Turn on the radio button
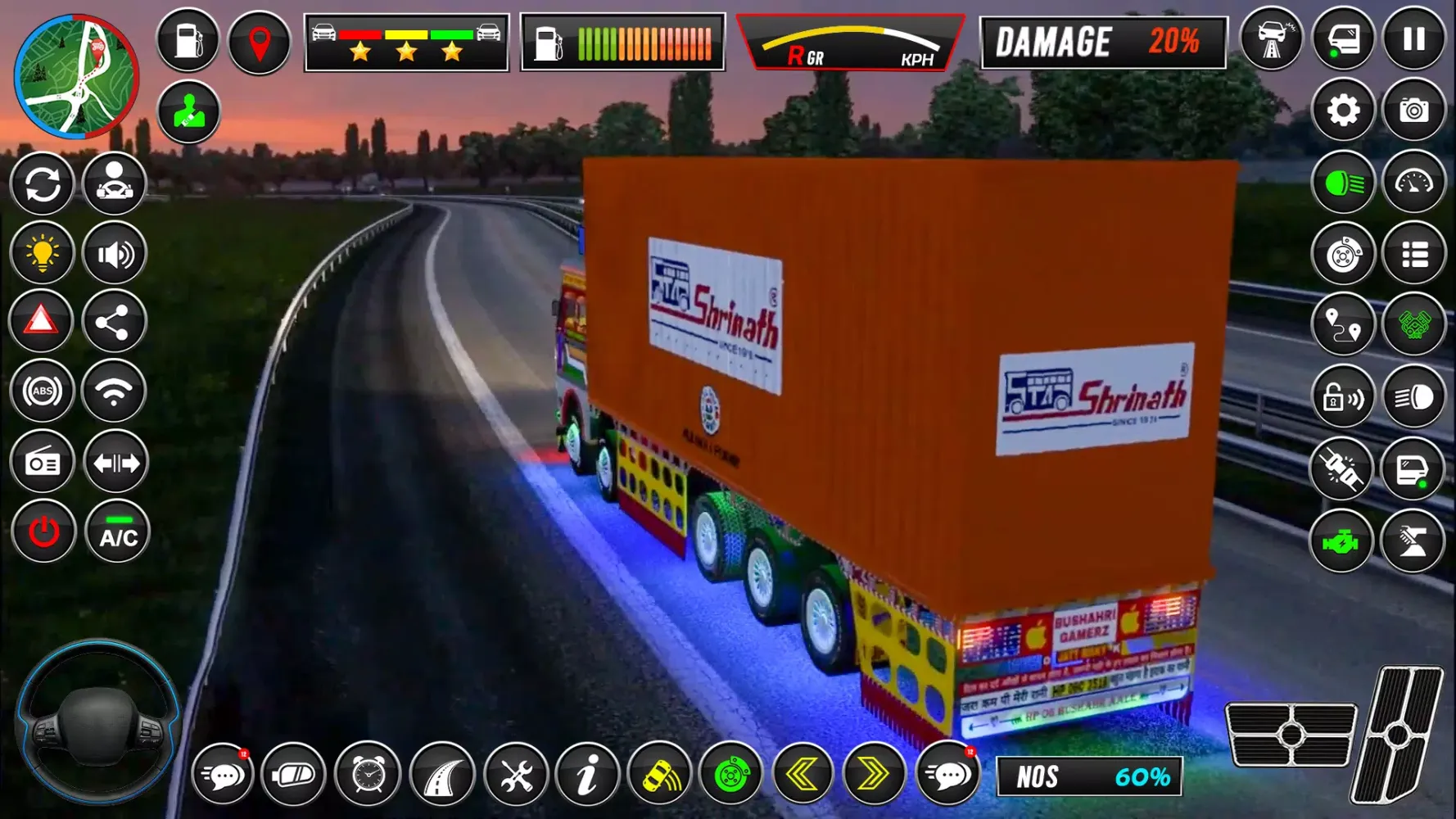This screenshot has width=1456, height=819. 43,463
